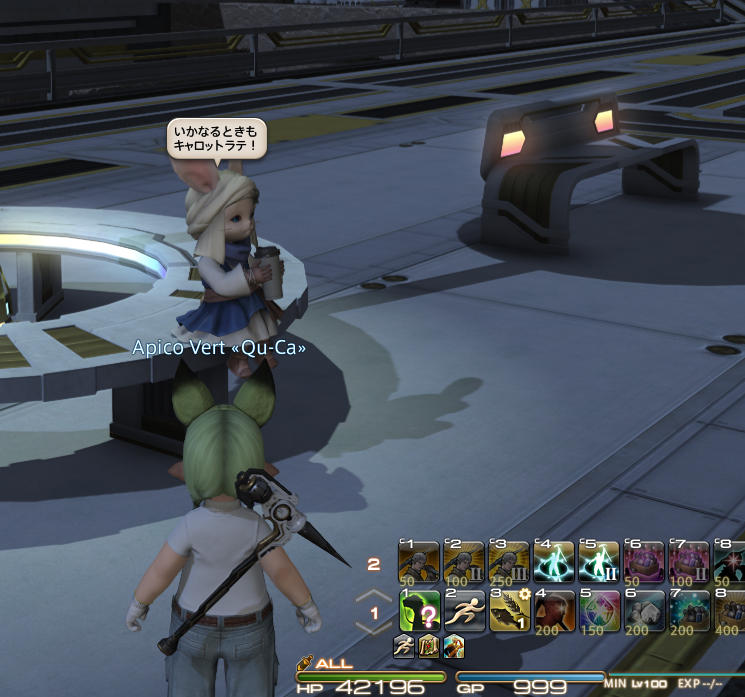Use the purple ore cart ability marked II
Viewport: 745px width, 697px height.
click(689, 563)
